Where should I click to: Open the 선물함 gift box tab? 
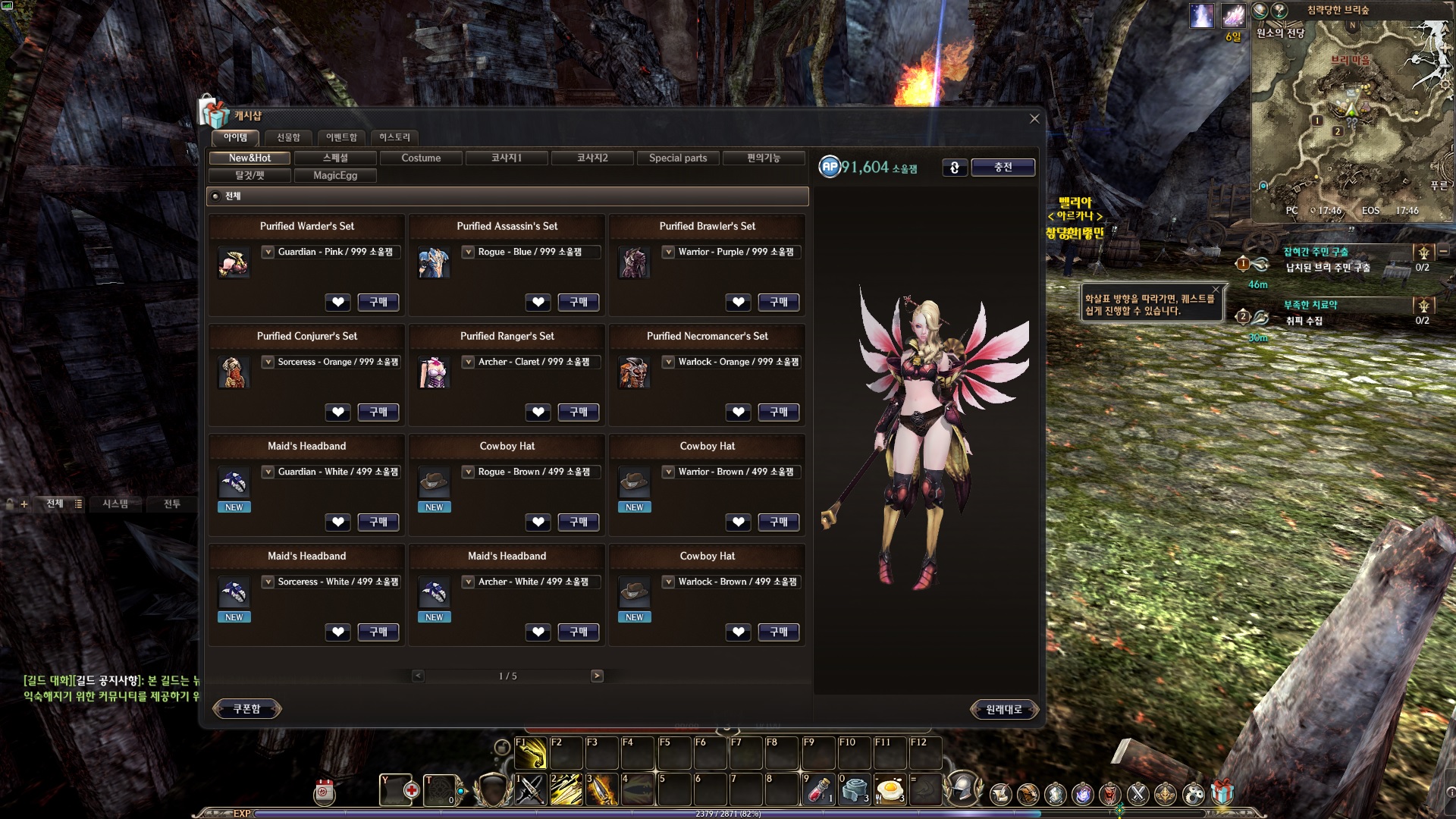pyautogui.click(x=288, y=137)
